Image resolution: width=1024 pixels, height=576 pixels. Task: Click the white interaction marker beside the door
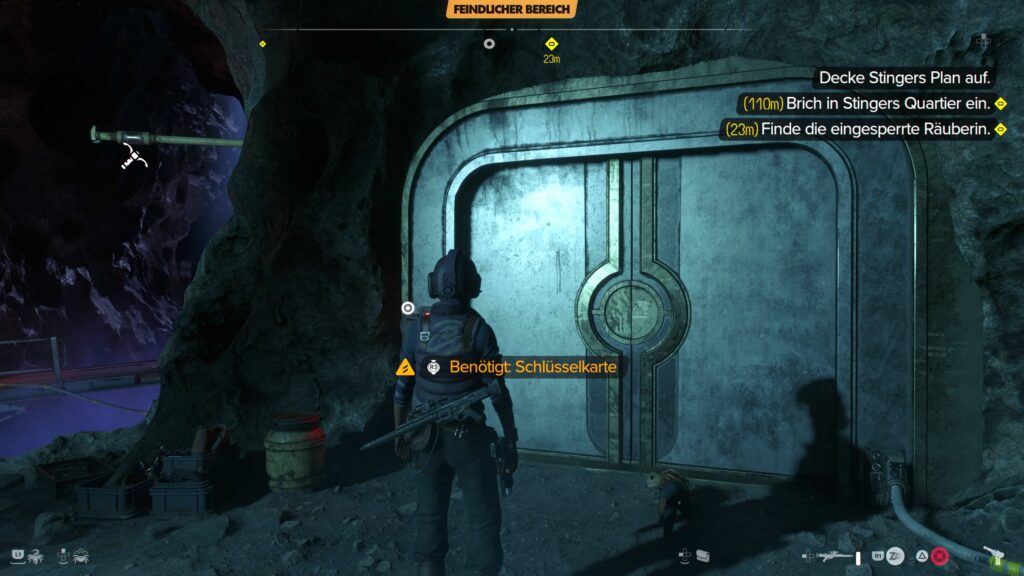pyautogui.click(x=407, y=307)
